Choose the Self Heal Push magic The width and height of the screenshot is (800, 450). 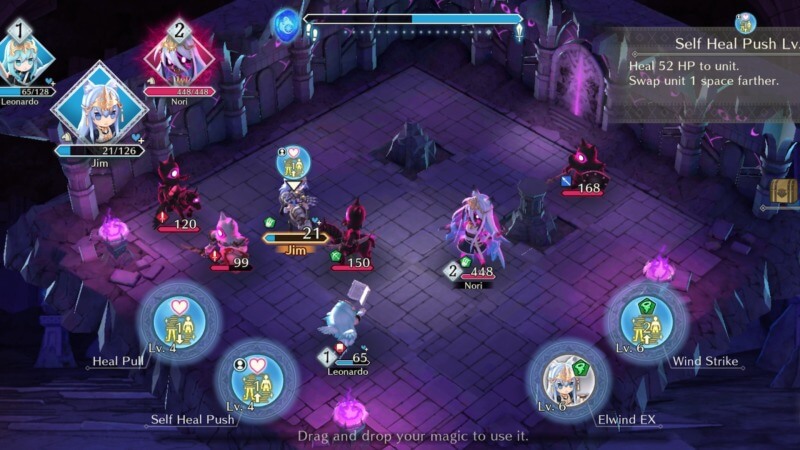click(256, 381)
